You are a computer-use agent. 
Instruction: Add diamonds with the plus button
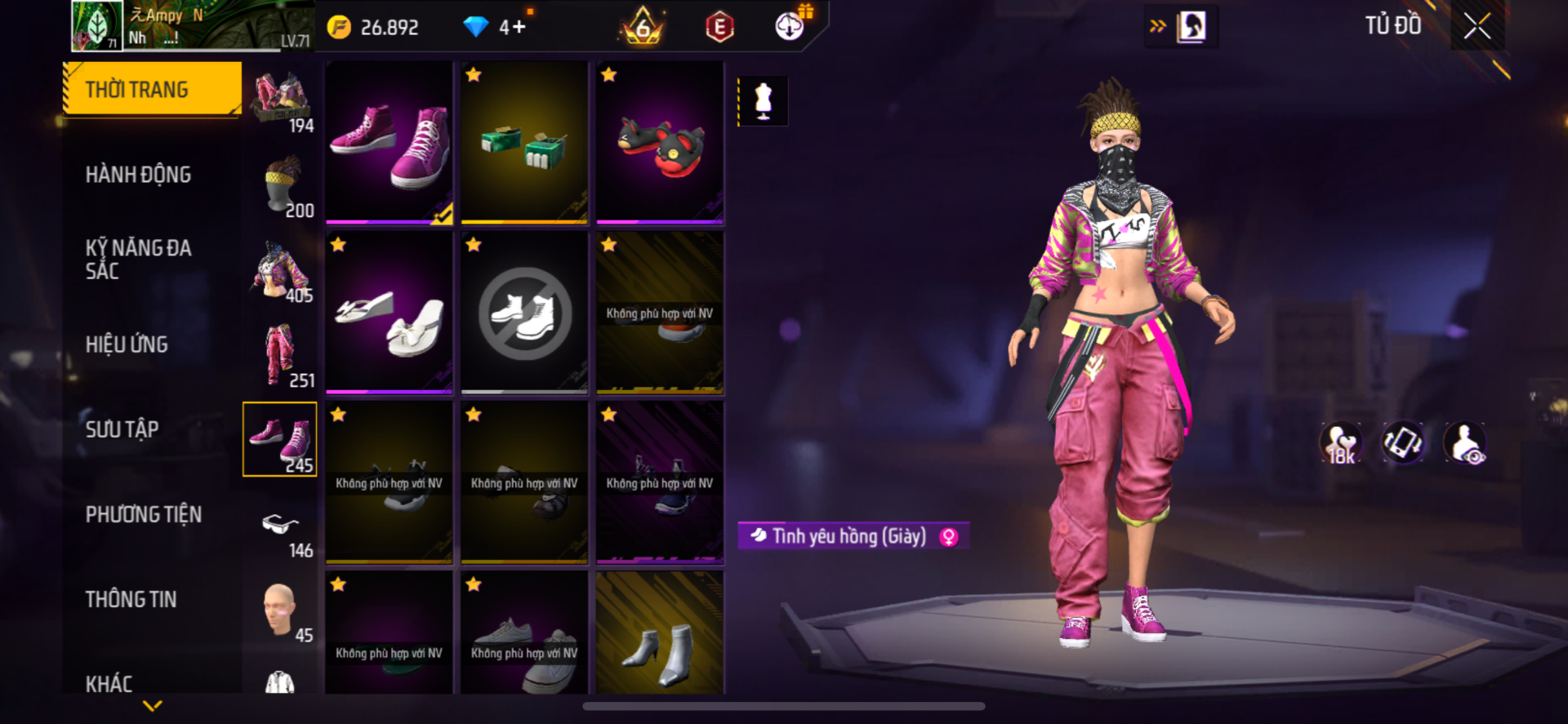[x=513, y=27]
